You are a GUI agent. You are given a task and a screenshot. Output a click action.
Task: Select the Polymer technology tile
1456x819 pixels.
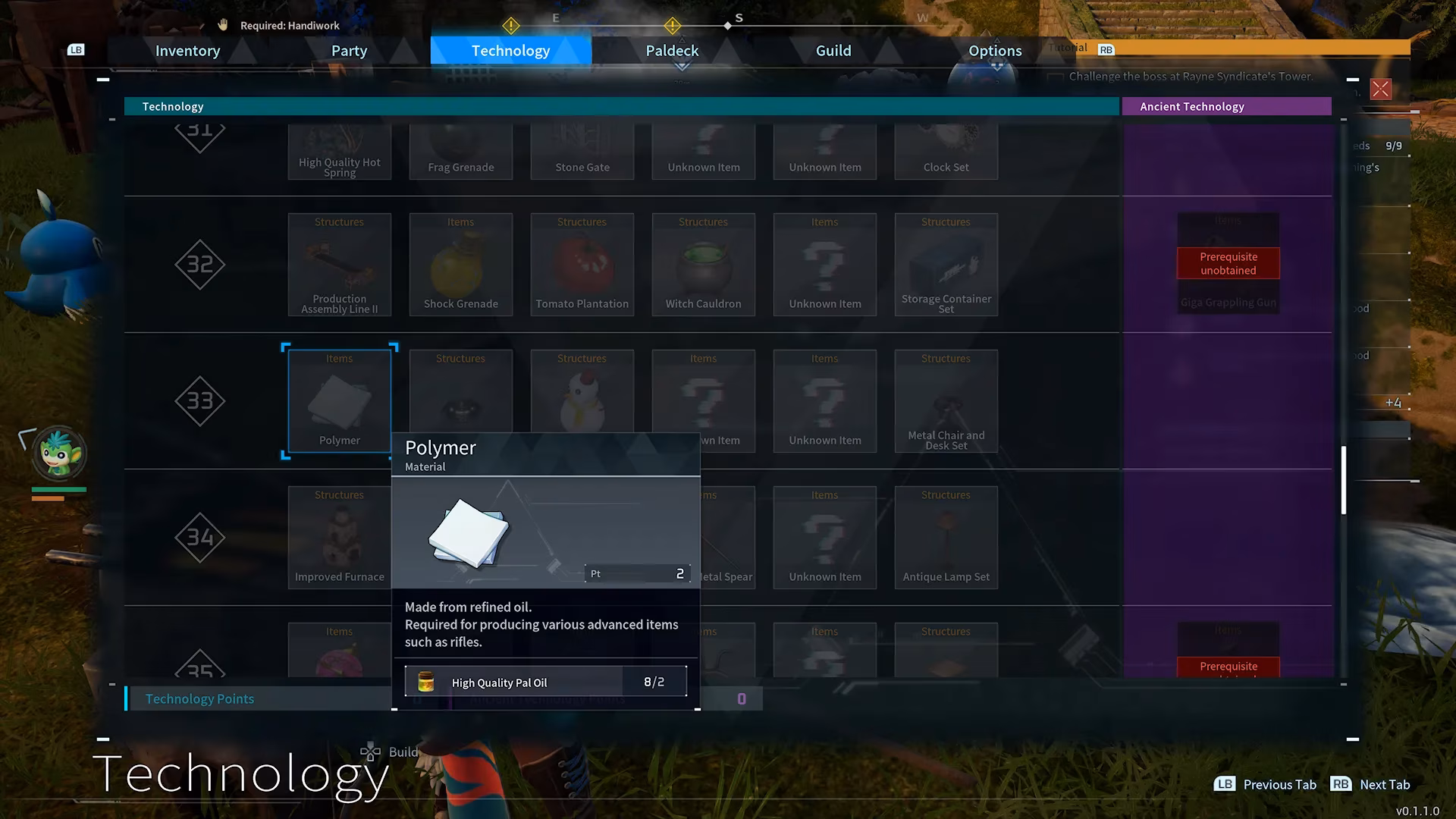pos(339,400)
